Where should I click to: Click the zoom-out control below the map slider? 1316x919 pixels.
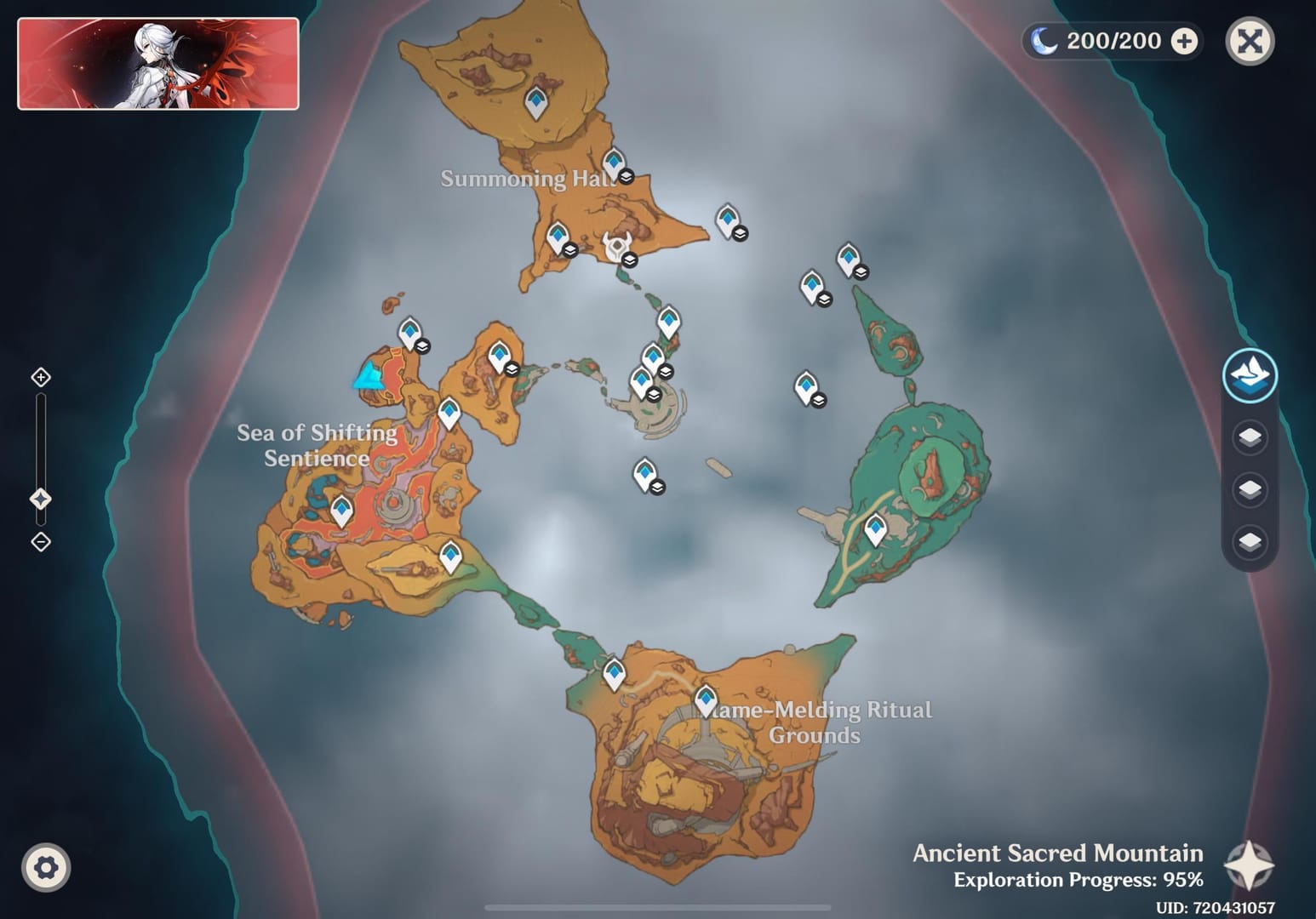click(40, 541)
